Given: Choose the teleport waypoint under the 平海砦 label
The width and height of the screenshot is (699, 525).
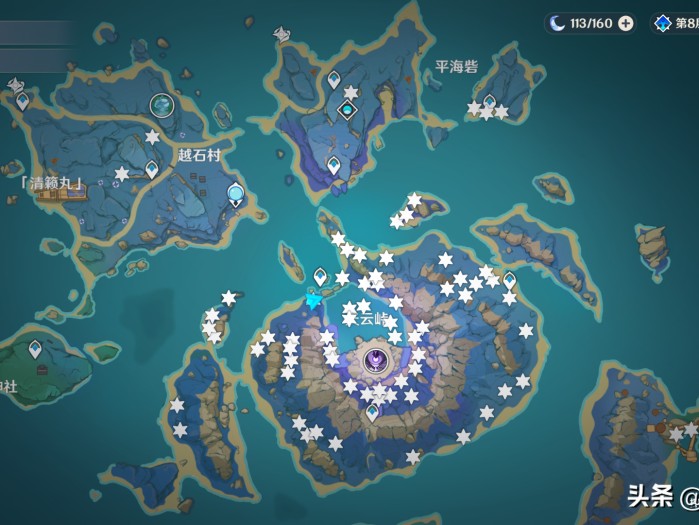Looking at the screenshot, I should 489,102.
